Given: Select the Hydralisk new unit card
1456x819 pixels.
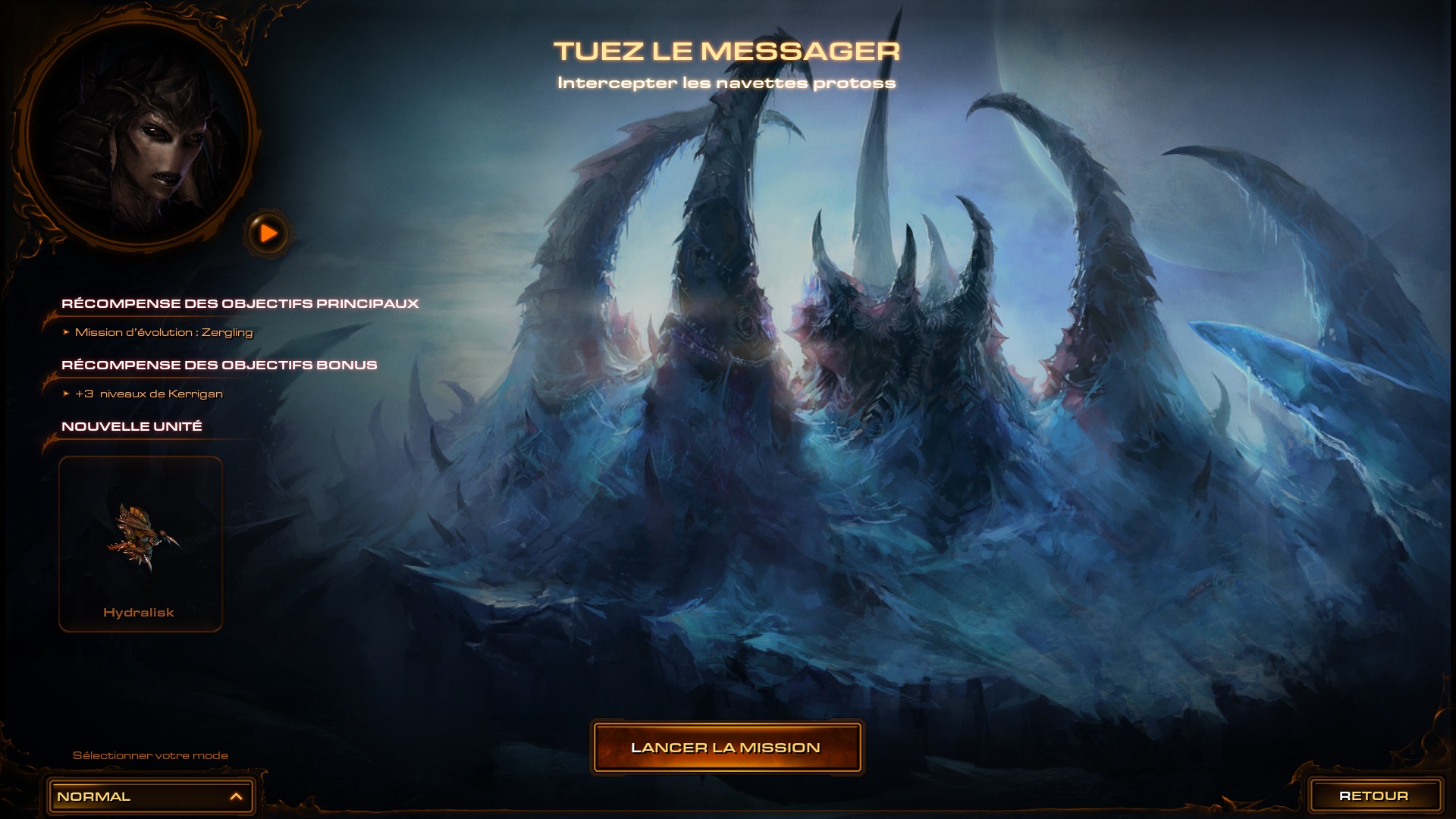Looking at the screenshot, I should coord(140,544).
